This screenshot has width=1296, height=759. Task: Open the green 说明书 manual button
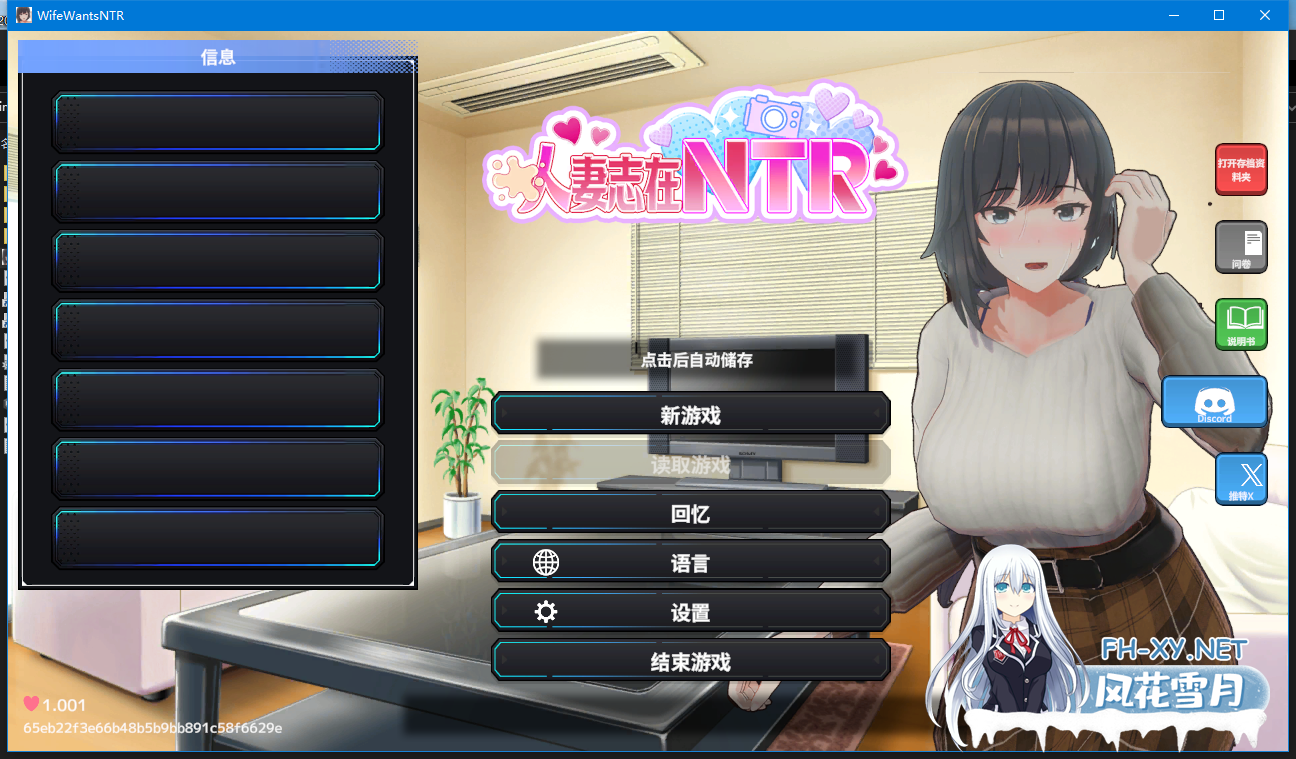coord(1241,324)
